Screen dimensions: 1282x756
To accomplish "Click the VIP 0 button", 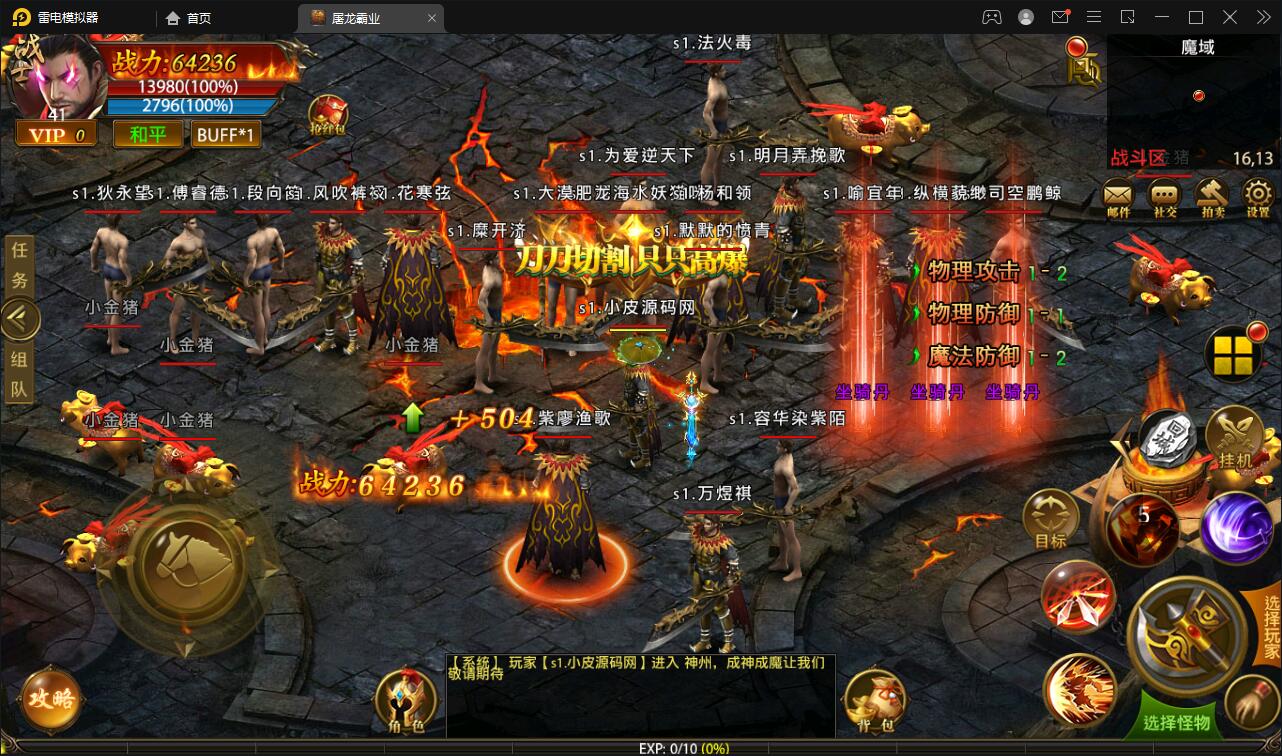I will (55, 133).
